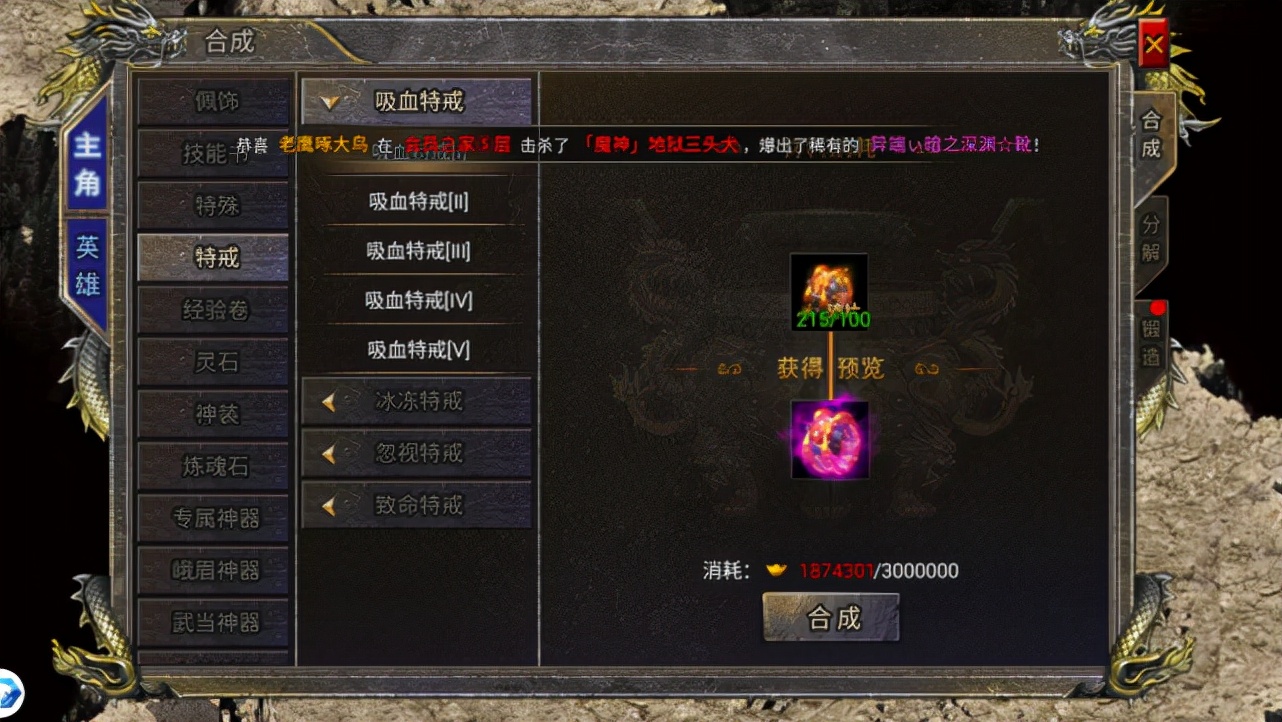The image size is (1282, 722).
Task: Close the 合成 crafting window
Action: click(x=1154, y=45)
